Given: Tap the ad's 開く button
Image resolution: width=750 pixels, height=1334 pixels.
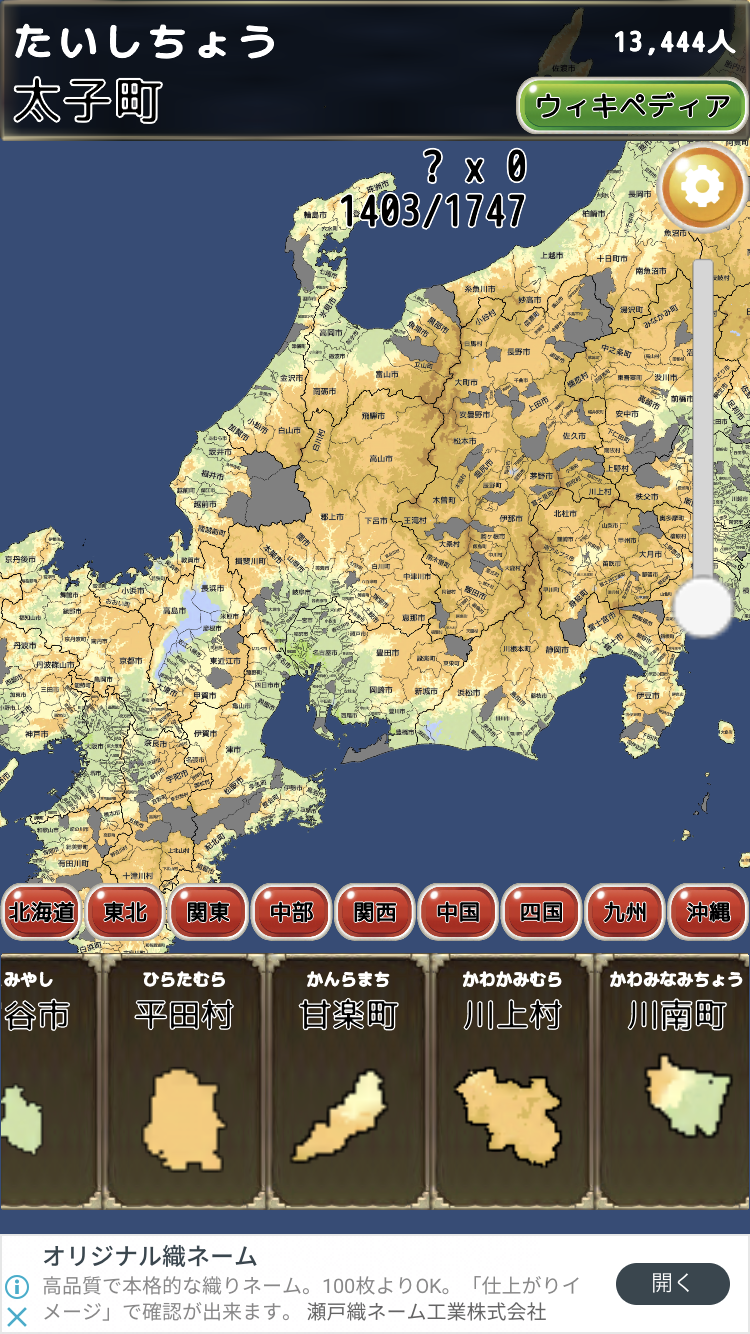Looking at the screenshot, I should [x=672, y=1284].
